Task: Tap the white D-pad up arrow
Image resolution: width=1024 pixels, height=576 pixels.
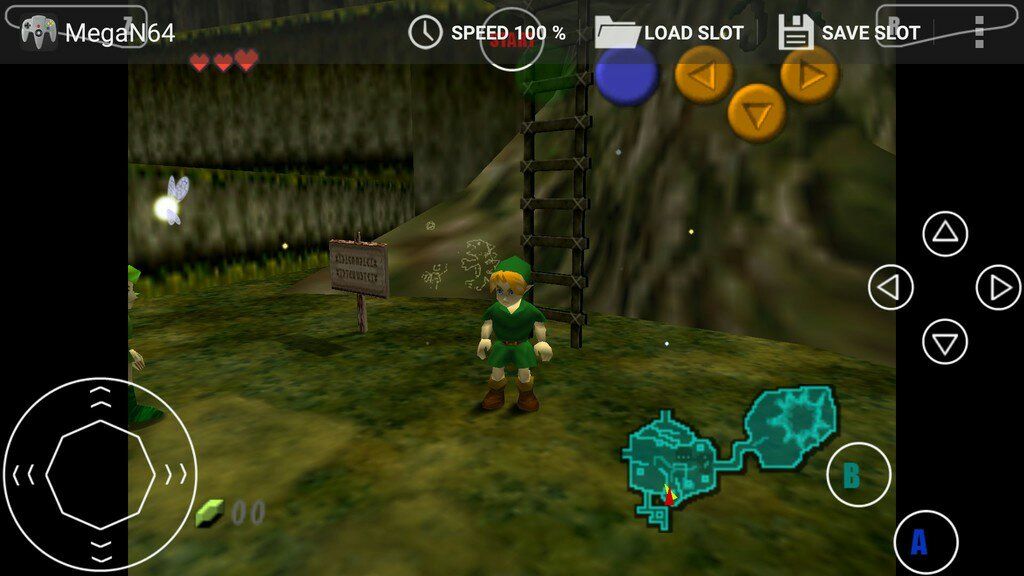Action: coord(945,235)
